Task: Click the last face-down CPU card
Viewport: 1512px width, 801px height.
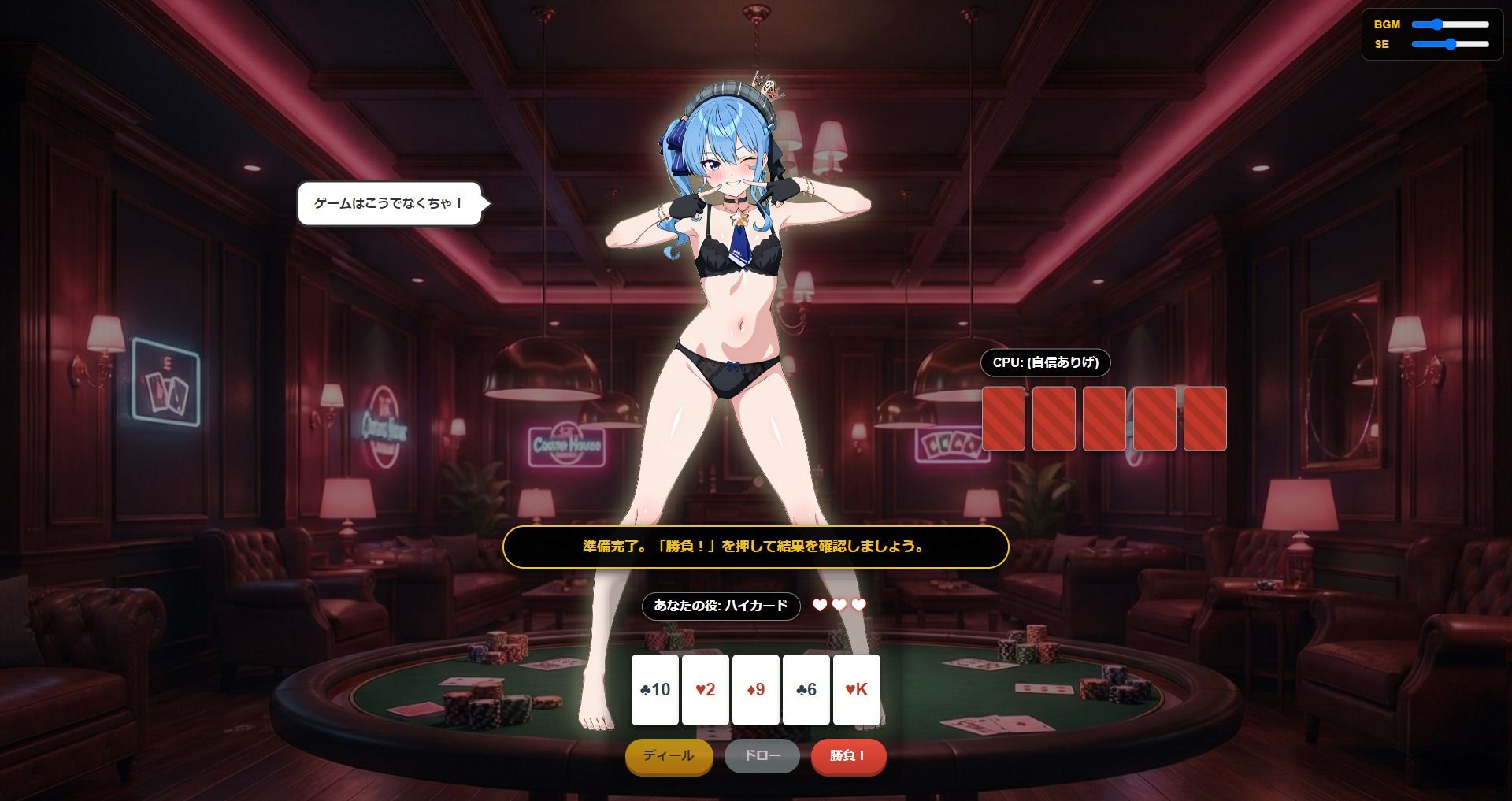Action: (x=1204, y=419)
